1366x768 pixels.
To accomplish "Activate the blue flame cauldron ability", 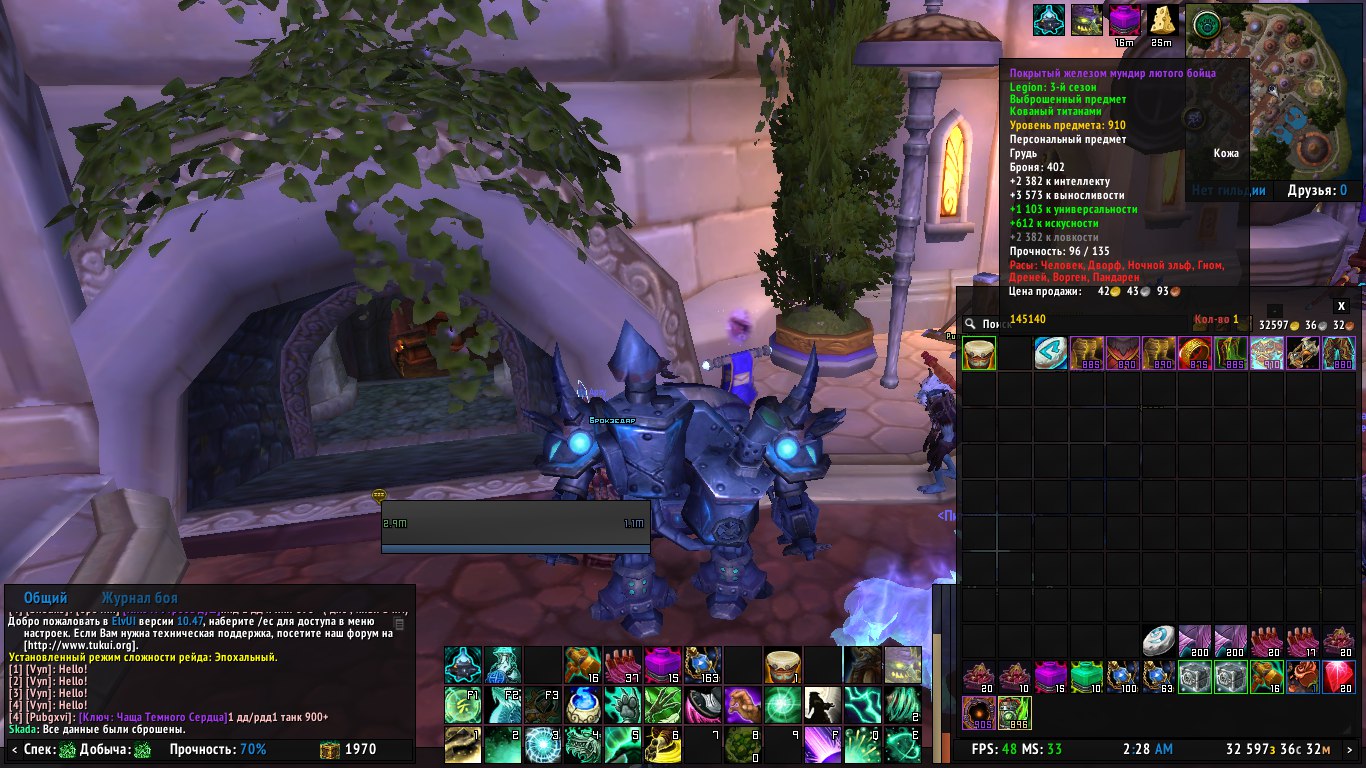I will pyautogui.click(x=582, y=704).
